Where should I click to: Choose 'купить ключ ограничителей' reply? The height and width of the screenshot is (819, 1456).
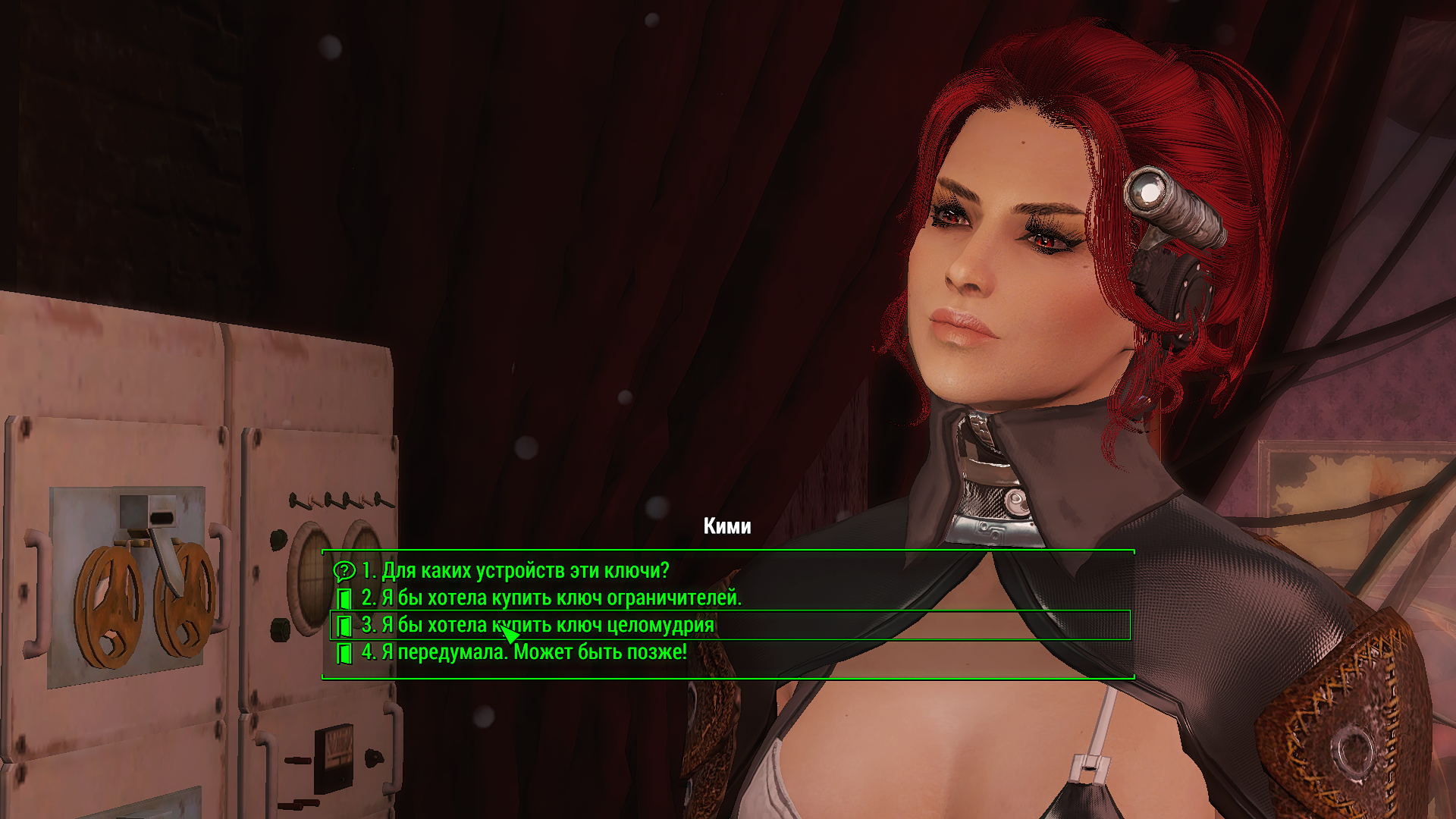coord(551,598)
